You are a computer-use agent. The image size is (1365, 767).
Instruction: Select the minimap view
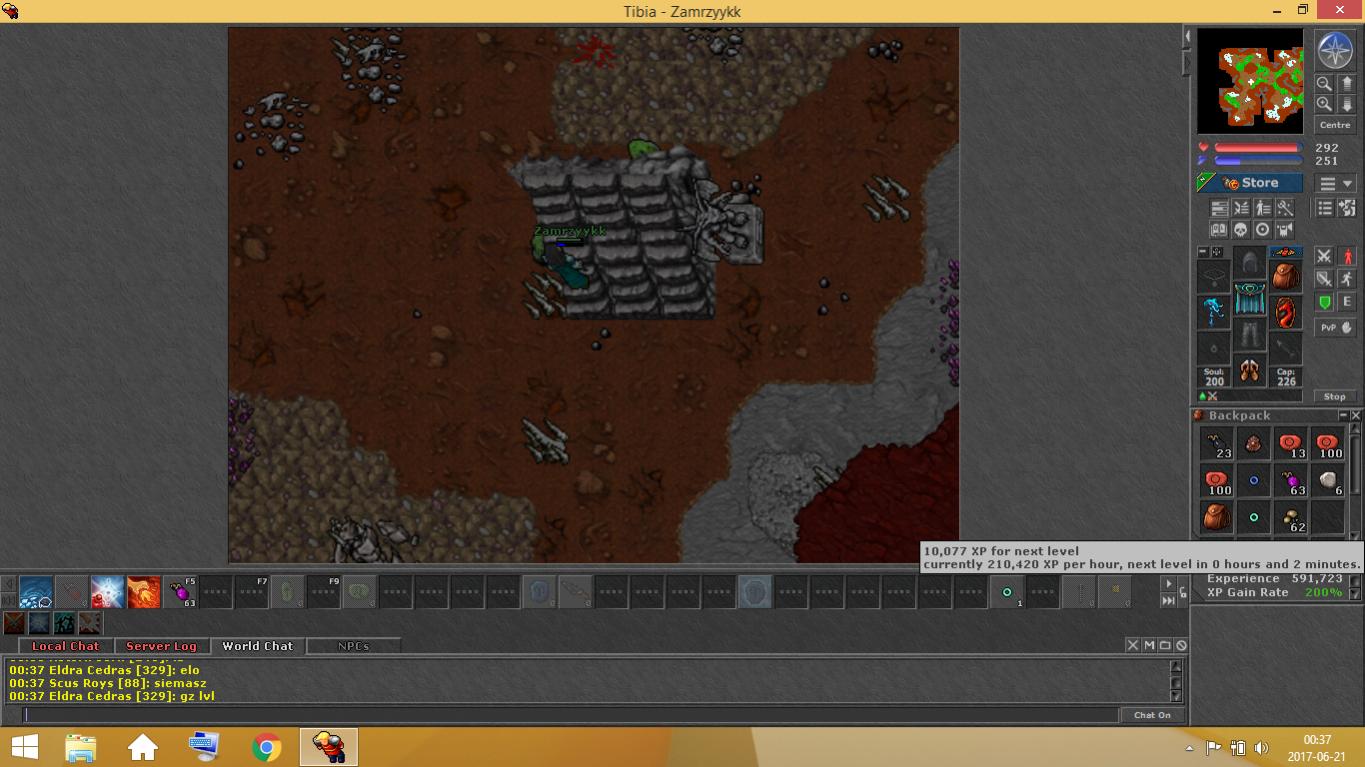(x=1250, y=80)
